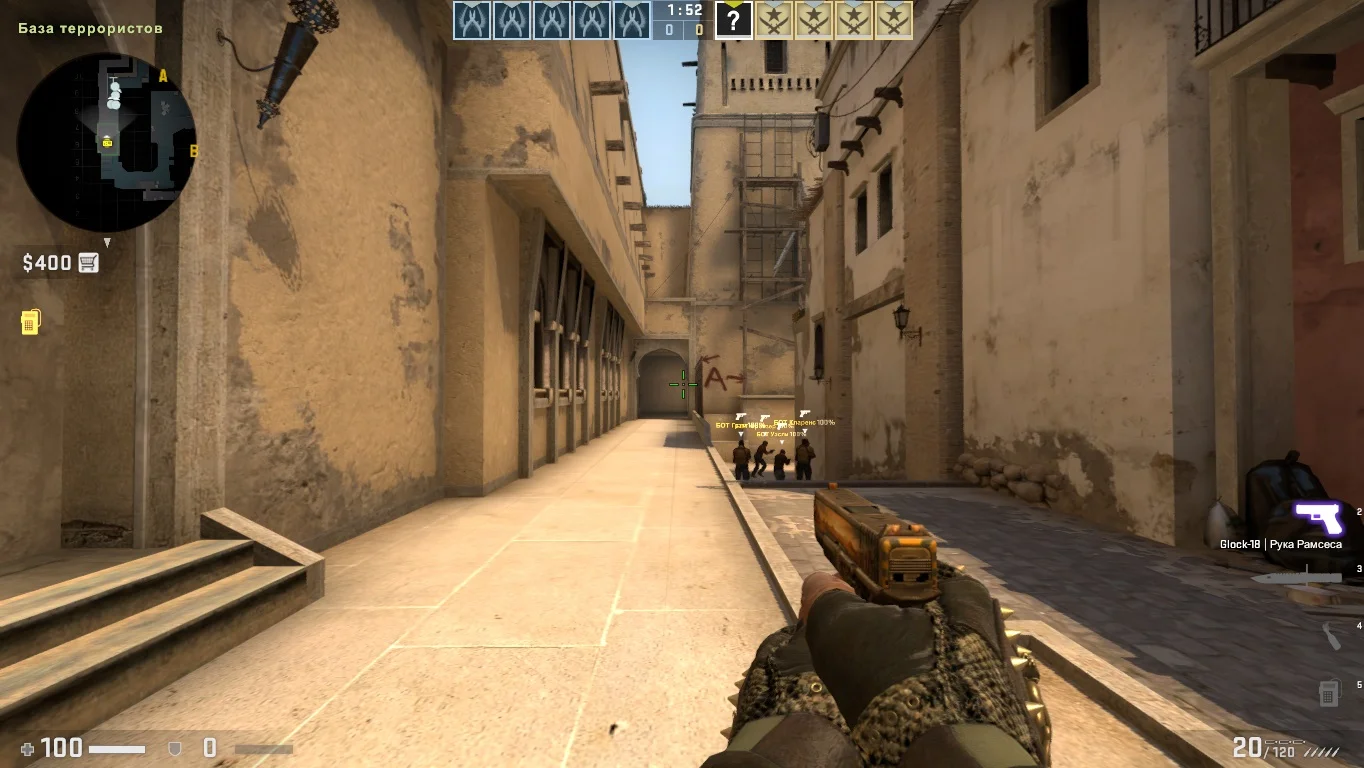Switch to the knife weapon slot
1364x768 pixels.
[1296, 578]
